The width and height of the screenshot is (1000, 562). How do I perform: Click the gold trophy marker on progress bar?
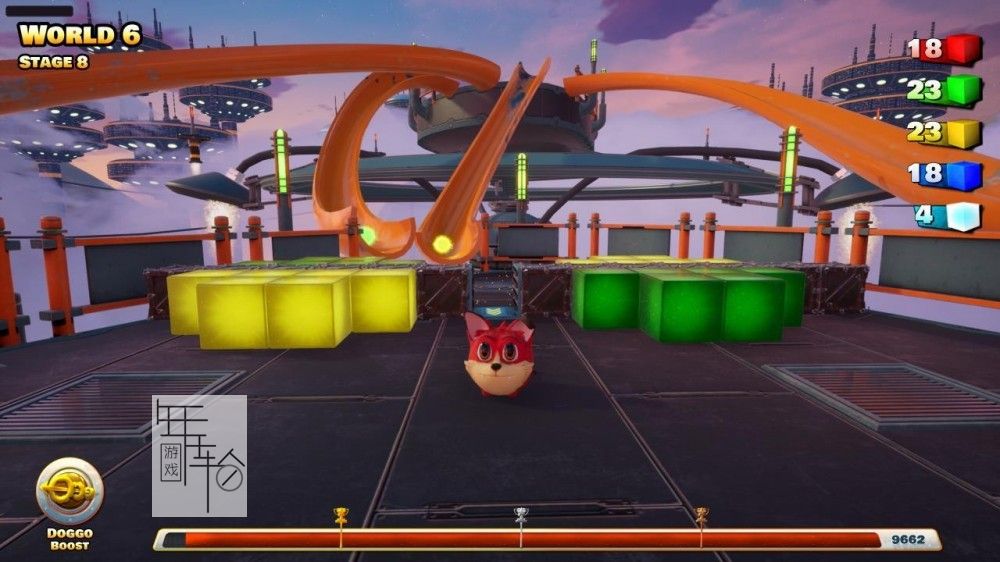pos(341,515)
